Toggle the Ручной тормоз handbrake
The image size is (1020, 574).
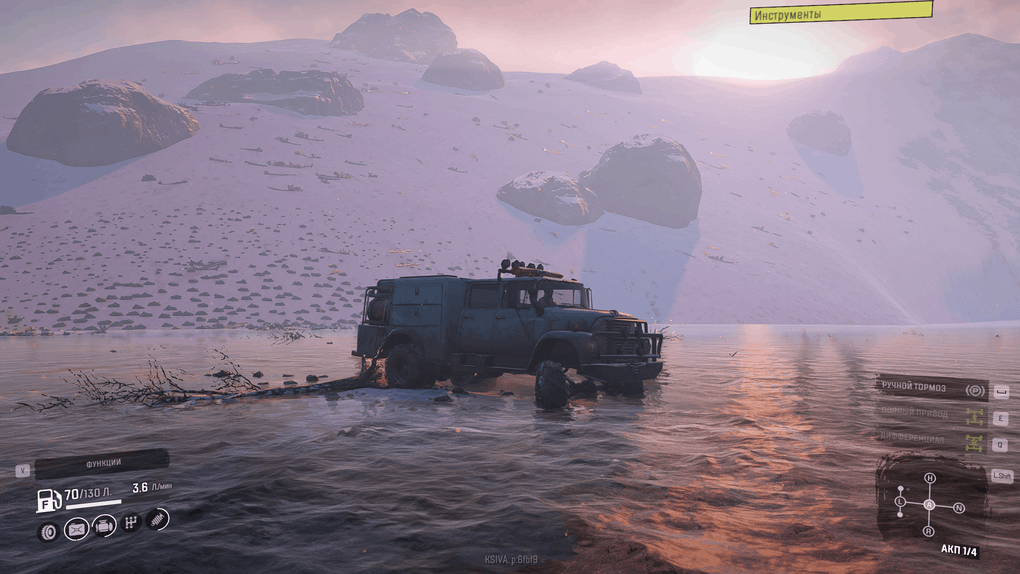point(932,388)
